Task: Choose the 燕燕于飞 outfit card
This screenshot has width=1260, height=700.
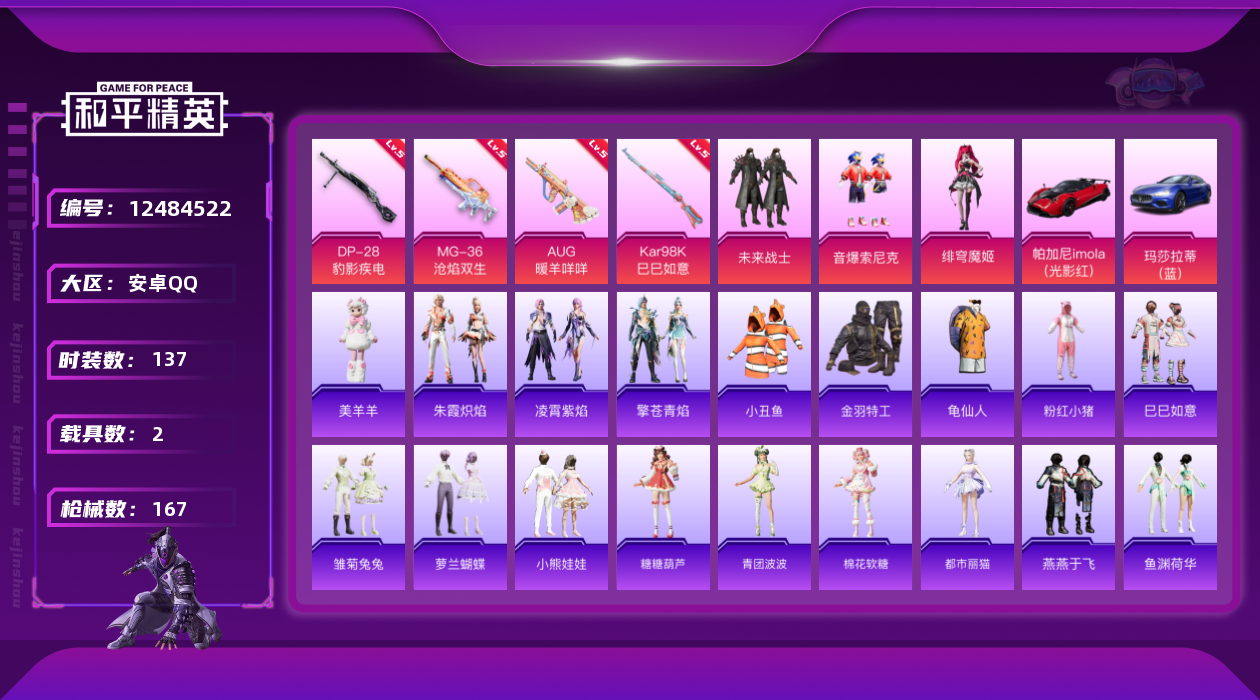Action: coord(1068,517)
